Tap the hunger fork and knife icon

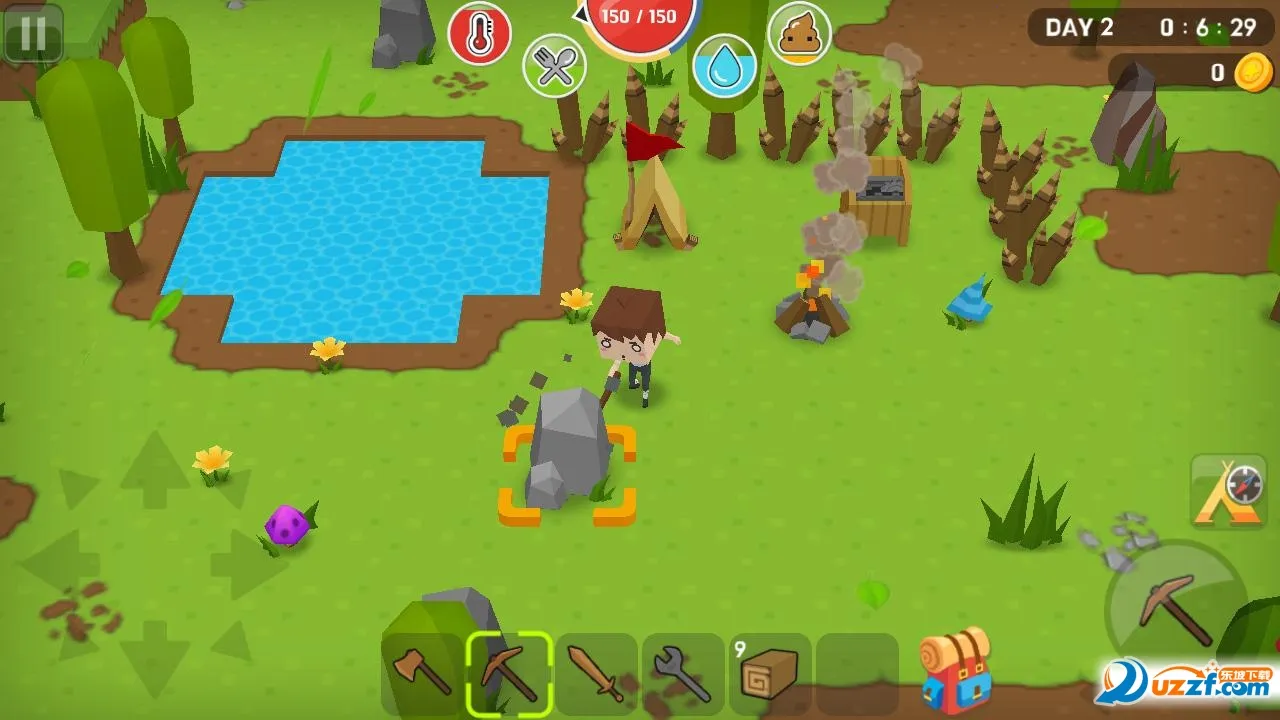point(554,66)
